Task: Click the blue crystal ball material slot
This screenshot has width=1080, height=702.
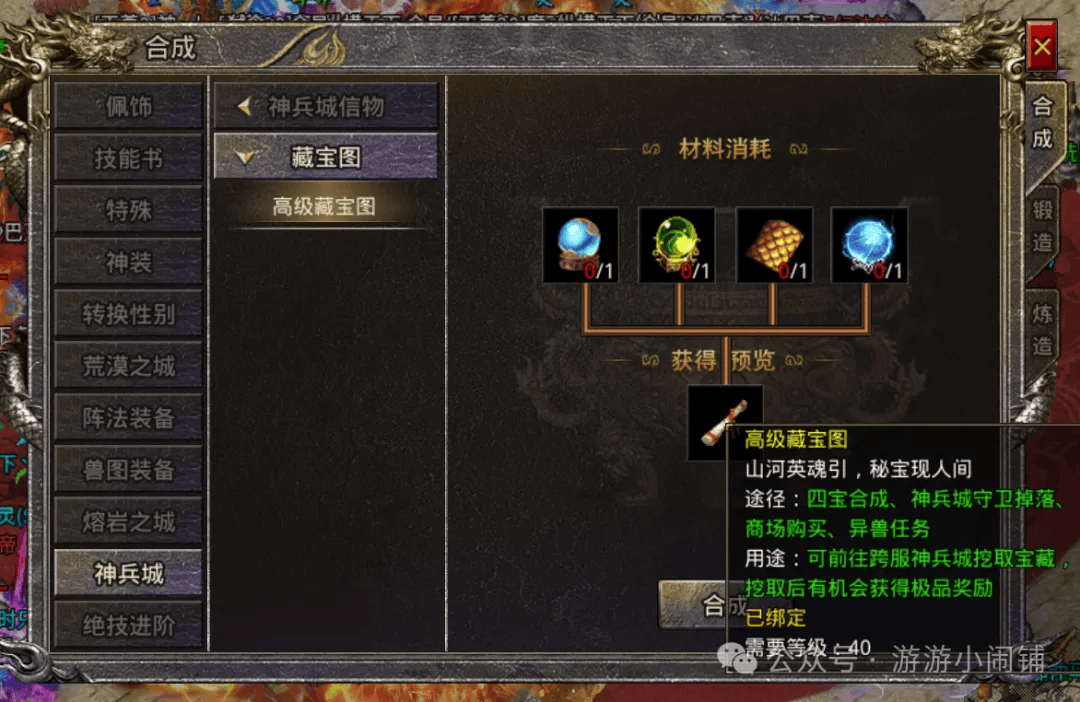Action: click(x=580, y=245)
